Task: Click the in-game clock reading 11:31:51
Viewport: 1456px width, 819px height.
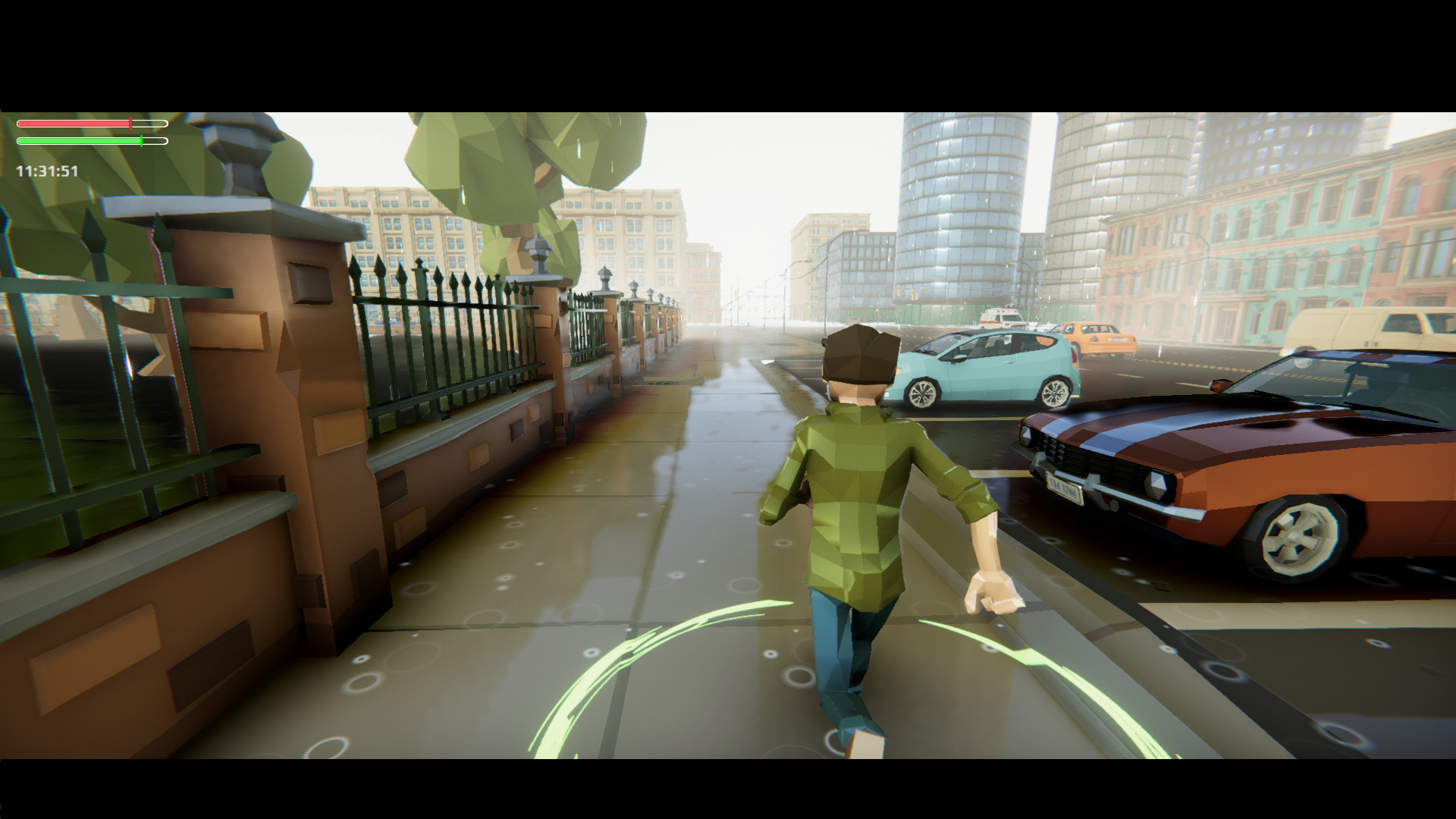Action: coord(45,171)
